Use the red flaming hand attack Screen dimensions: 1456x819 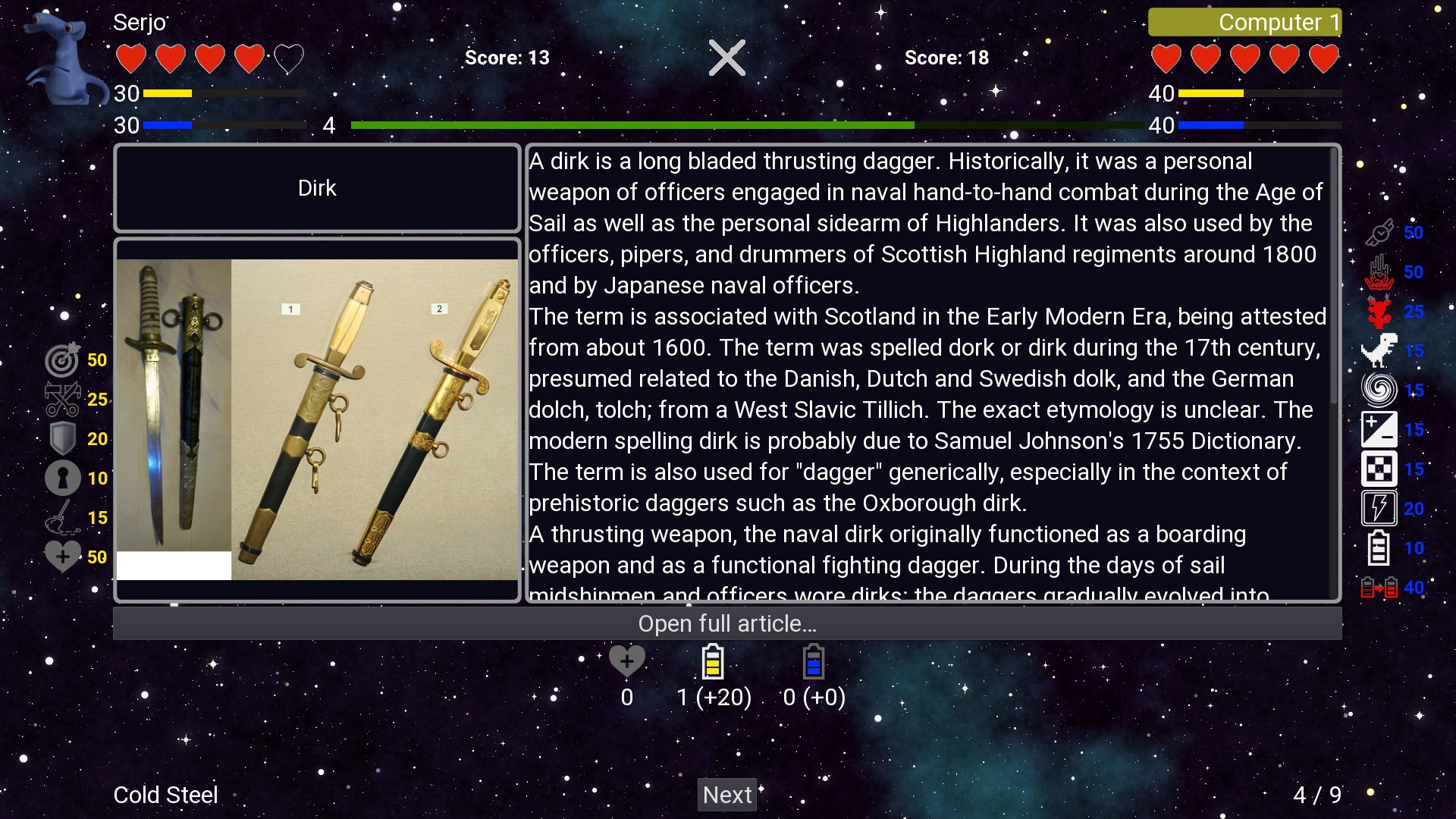click(x=1380, y=272)
